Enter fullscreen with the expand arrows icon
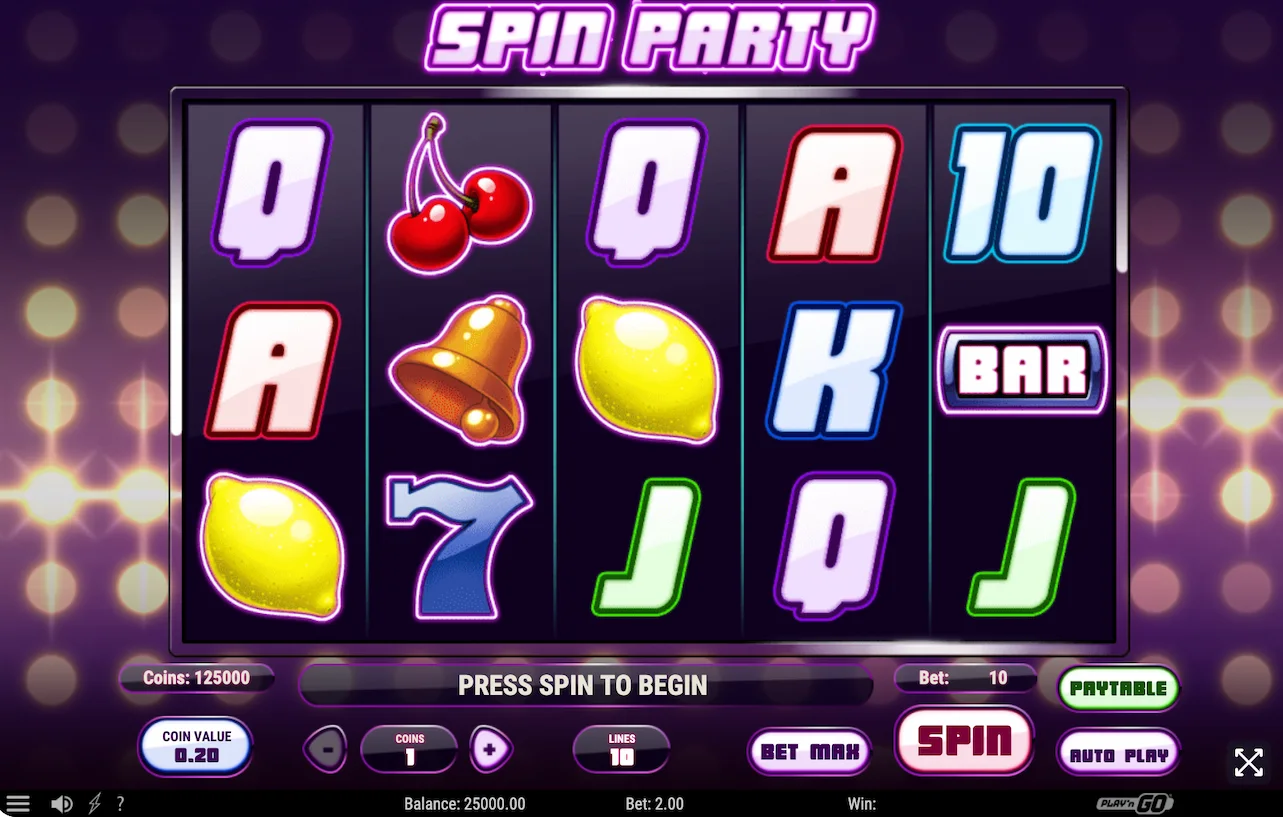Screen dimensions: 1283x817 (x=1248, y=763)
